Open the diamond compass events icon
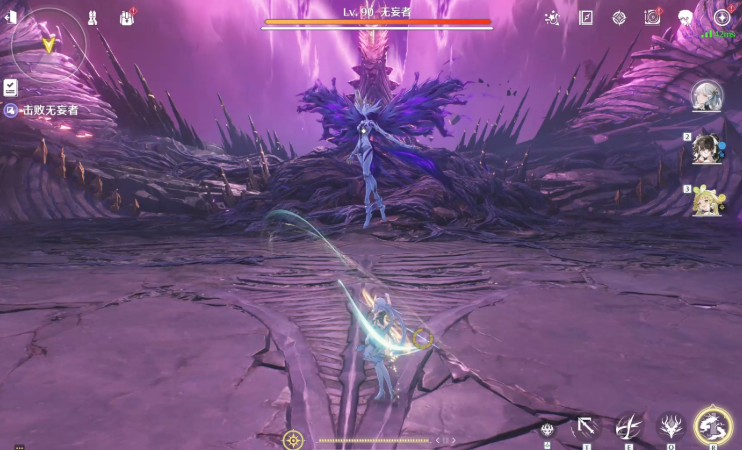Screen dimensions: 742x450 point(619,17)
